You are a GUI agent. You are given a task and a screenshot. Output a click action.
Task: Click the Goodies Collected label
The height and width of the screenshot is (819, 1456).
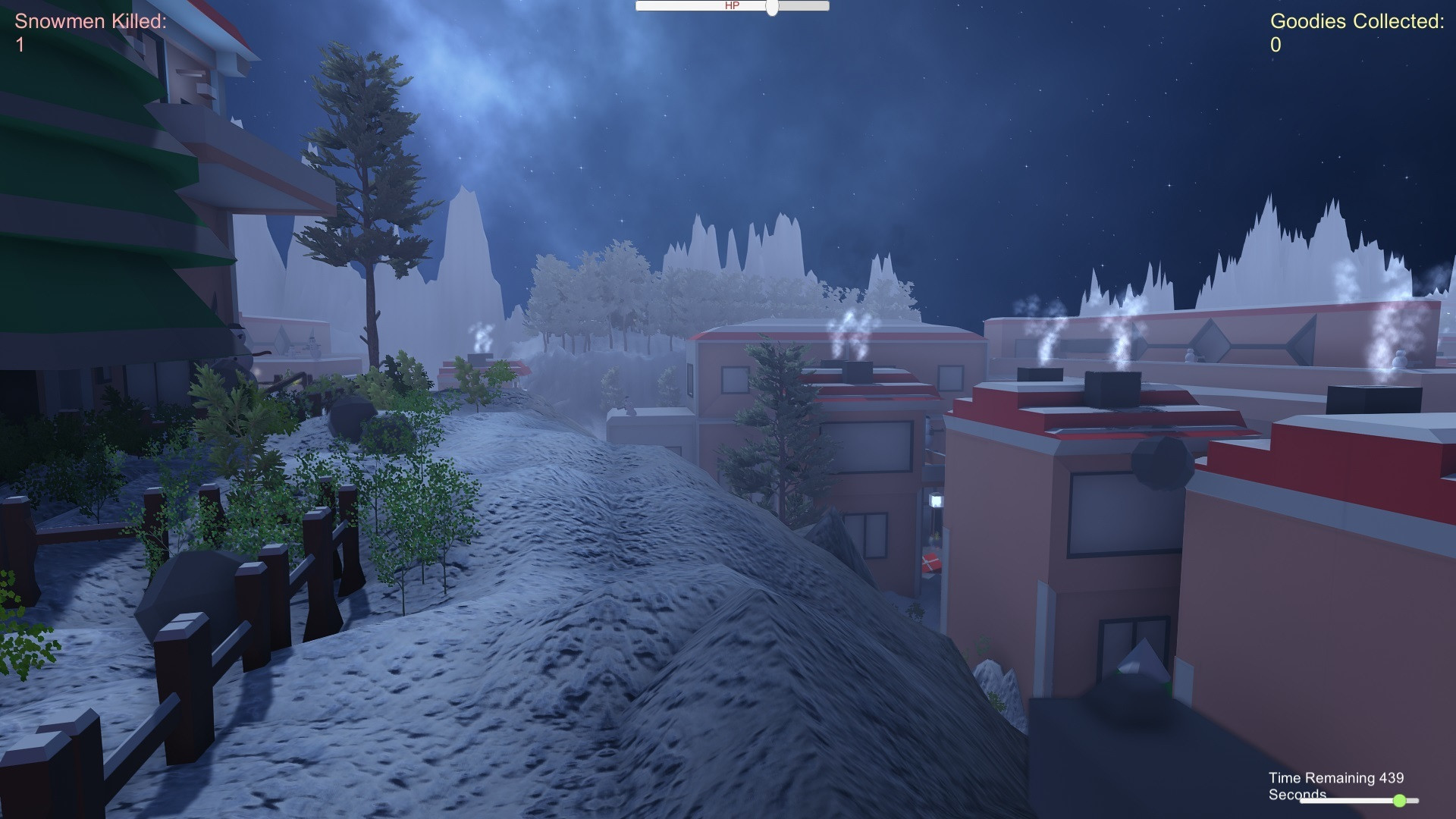[1357, 21]
